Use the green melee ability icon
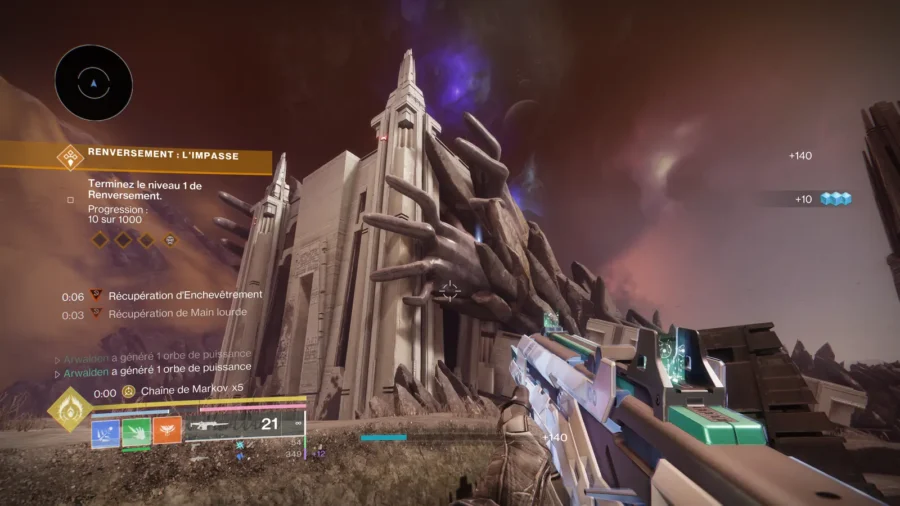 click(137, 430)
